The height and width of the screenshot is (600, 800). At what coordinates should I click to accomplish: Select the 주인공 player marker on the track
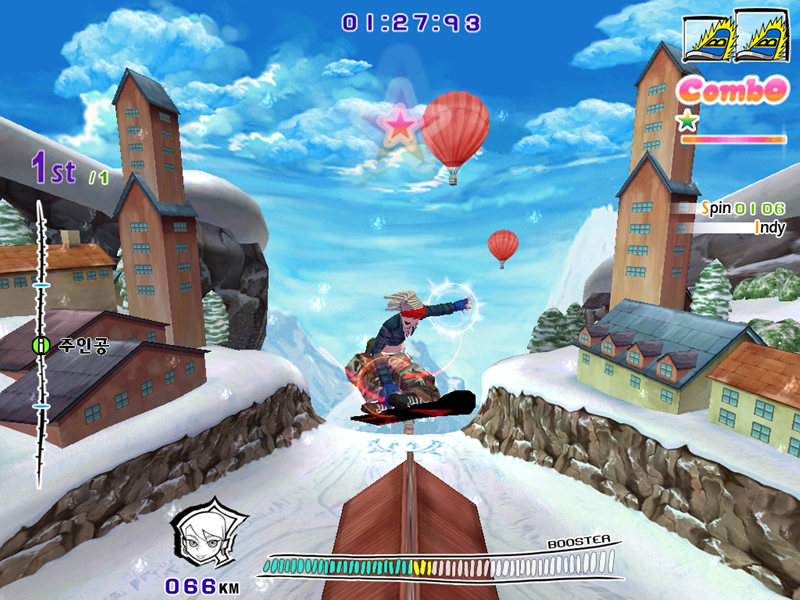click(41, 345)
